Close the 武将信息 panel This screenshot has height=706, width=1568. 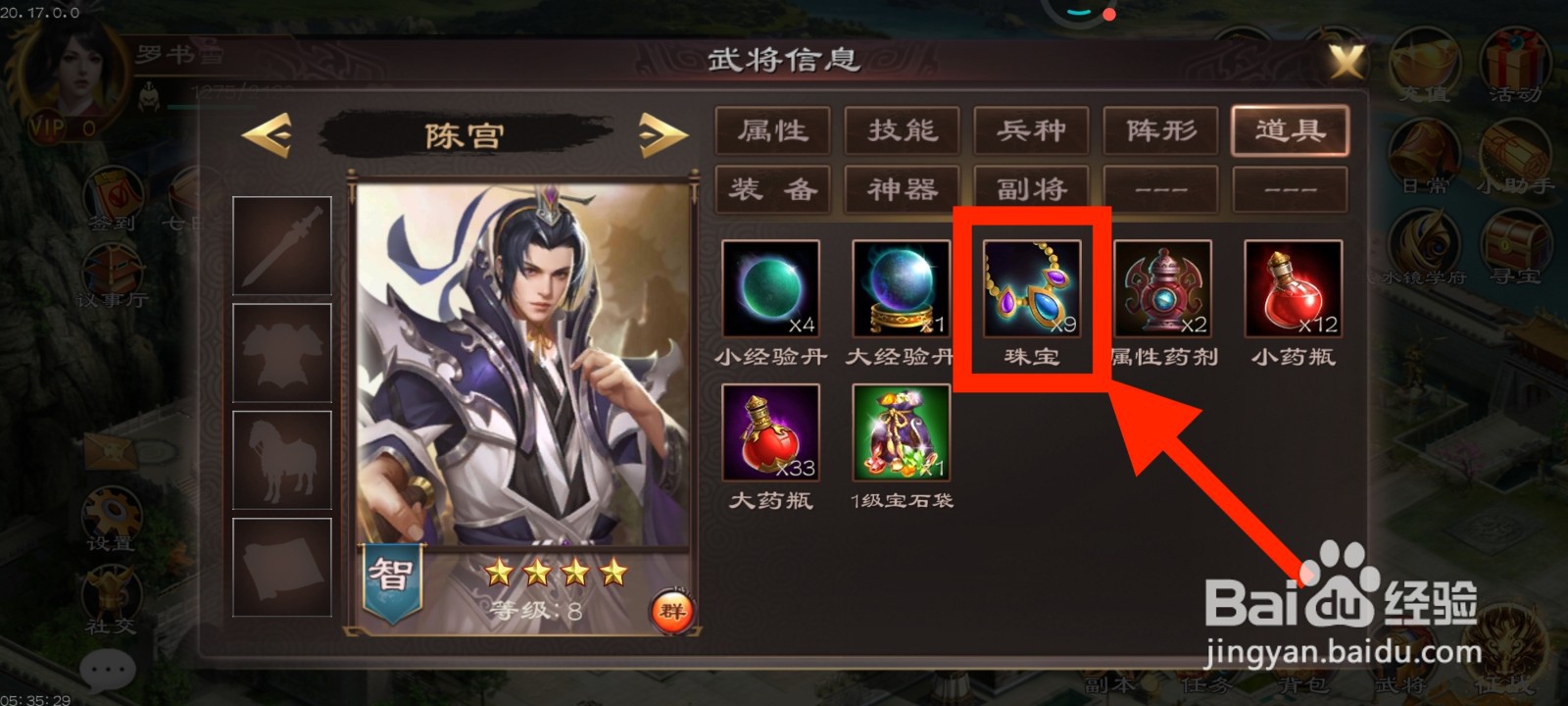tap(1345, 61)
